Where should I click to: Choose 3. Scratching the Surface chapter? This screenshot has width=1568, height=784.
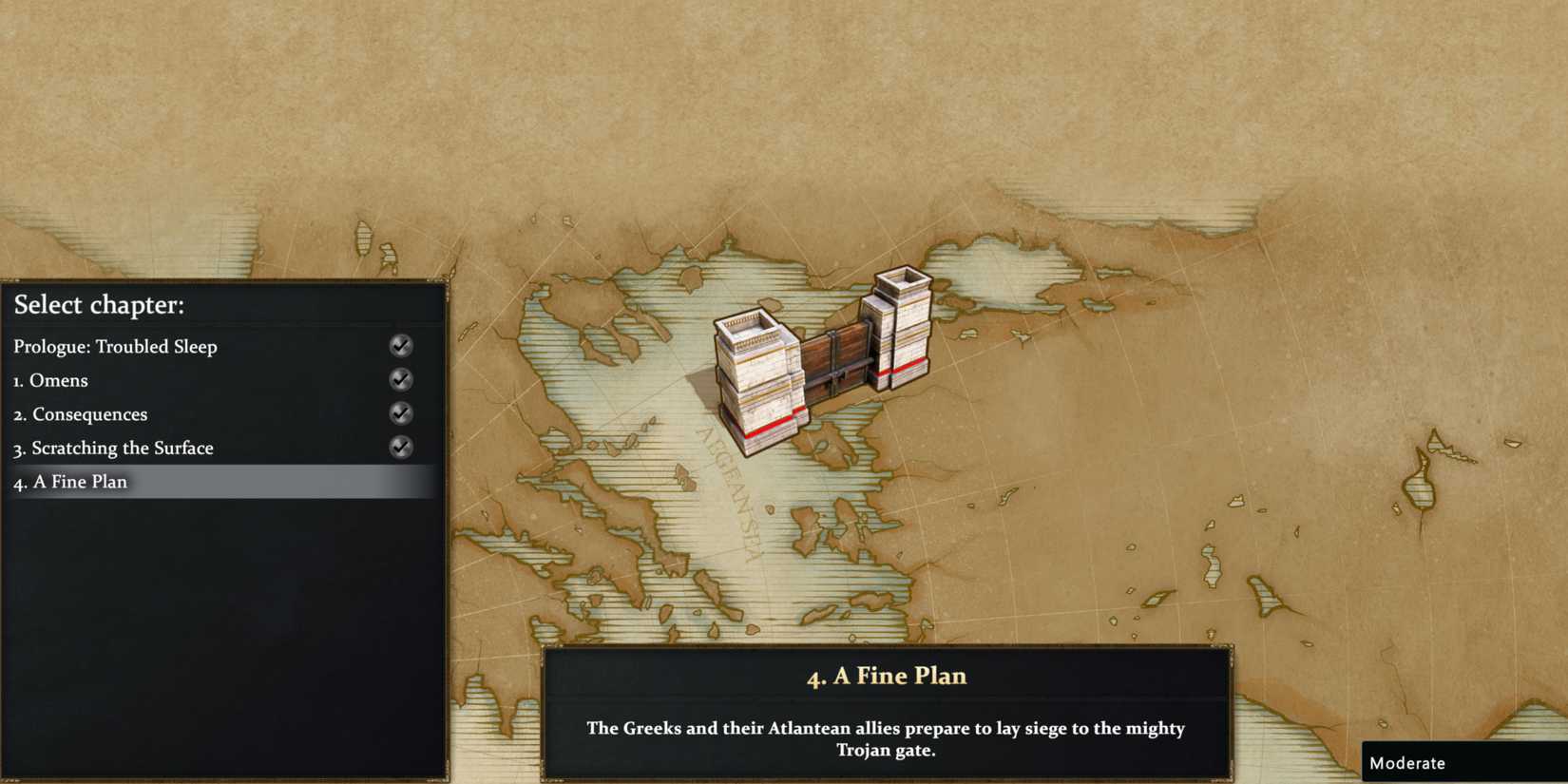click(114, 447)
